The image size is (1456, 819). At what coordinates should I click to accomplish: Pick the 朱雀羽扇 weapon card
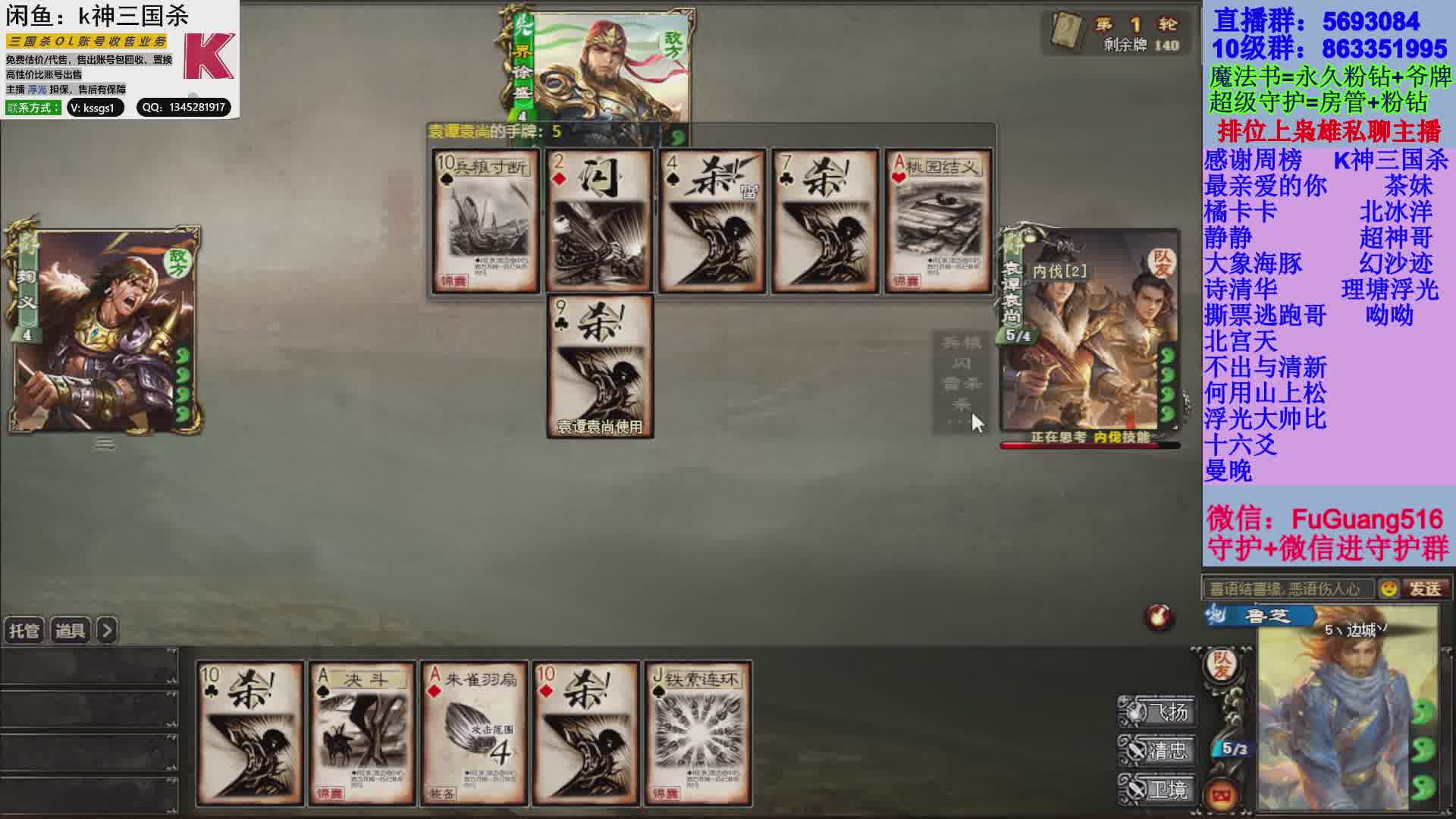pyautogui.click(x=474, y=733)
